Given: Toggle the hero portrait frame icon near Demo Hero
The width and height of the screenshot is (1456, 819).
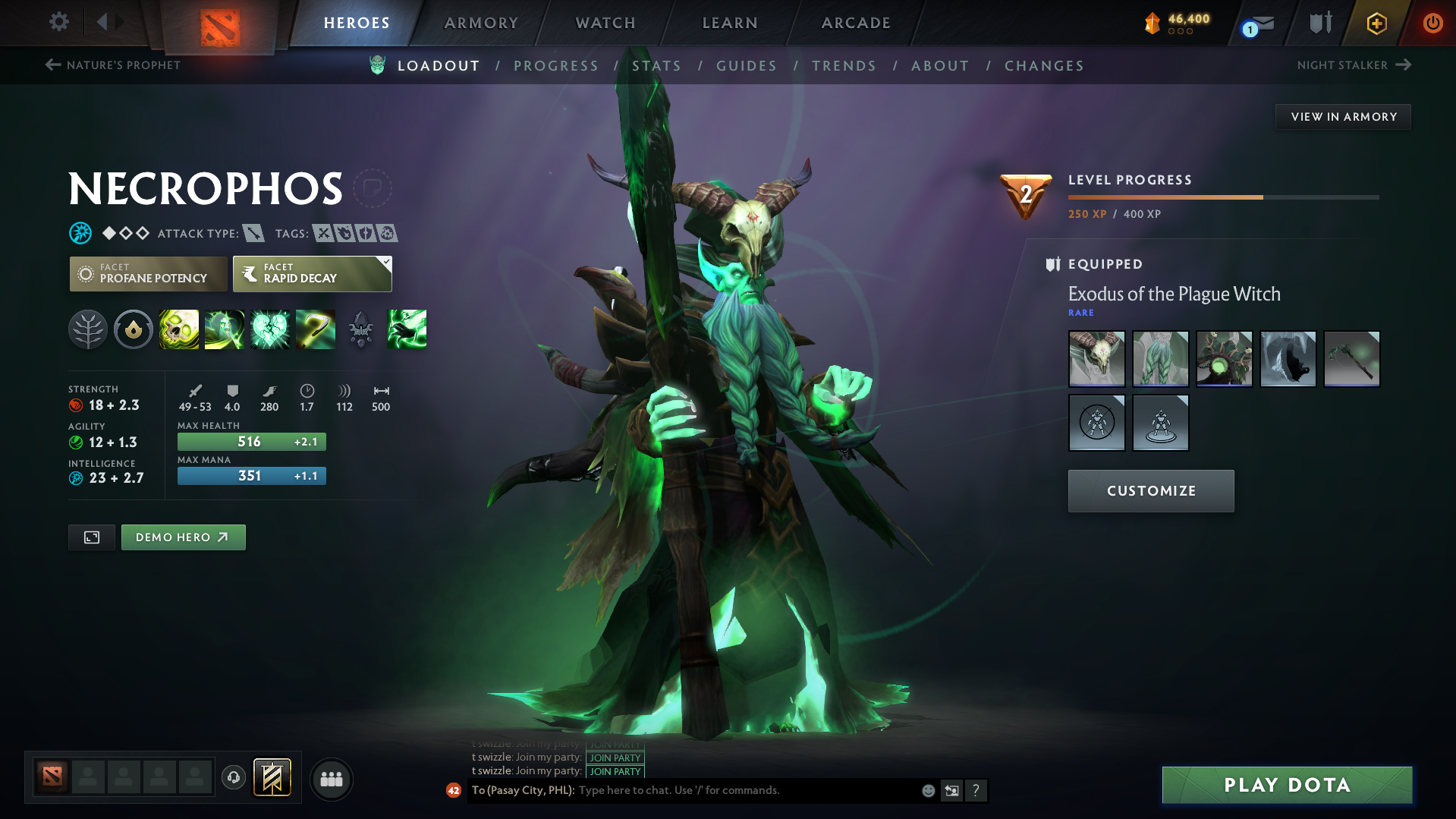Looking at the screenshot, I should (91, 537).
